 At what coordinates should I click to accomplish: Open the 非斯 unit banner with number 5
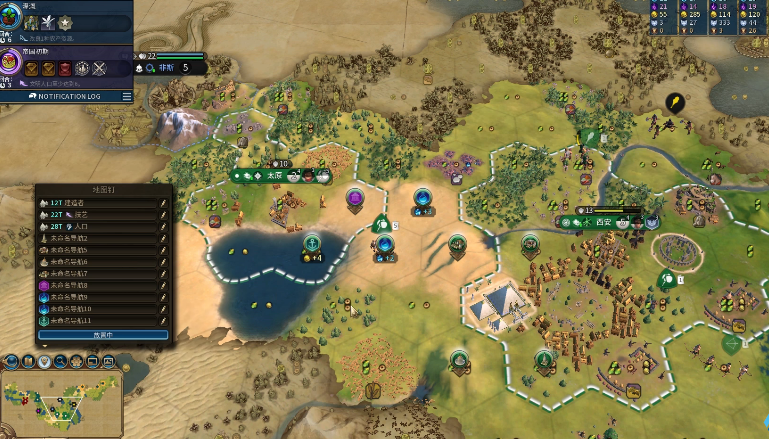173,68
